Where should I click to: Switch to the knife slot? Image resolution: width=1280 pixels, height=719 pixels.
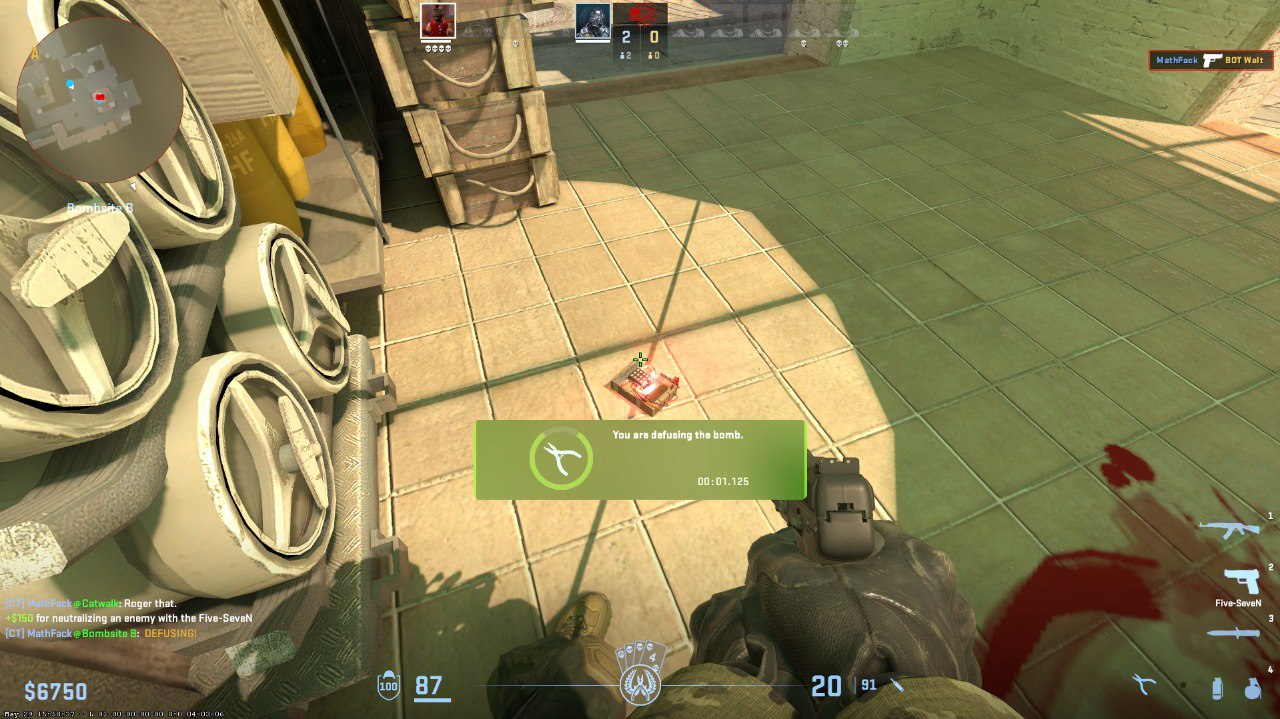1234,634
